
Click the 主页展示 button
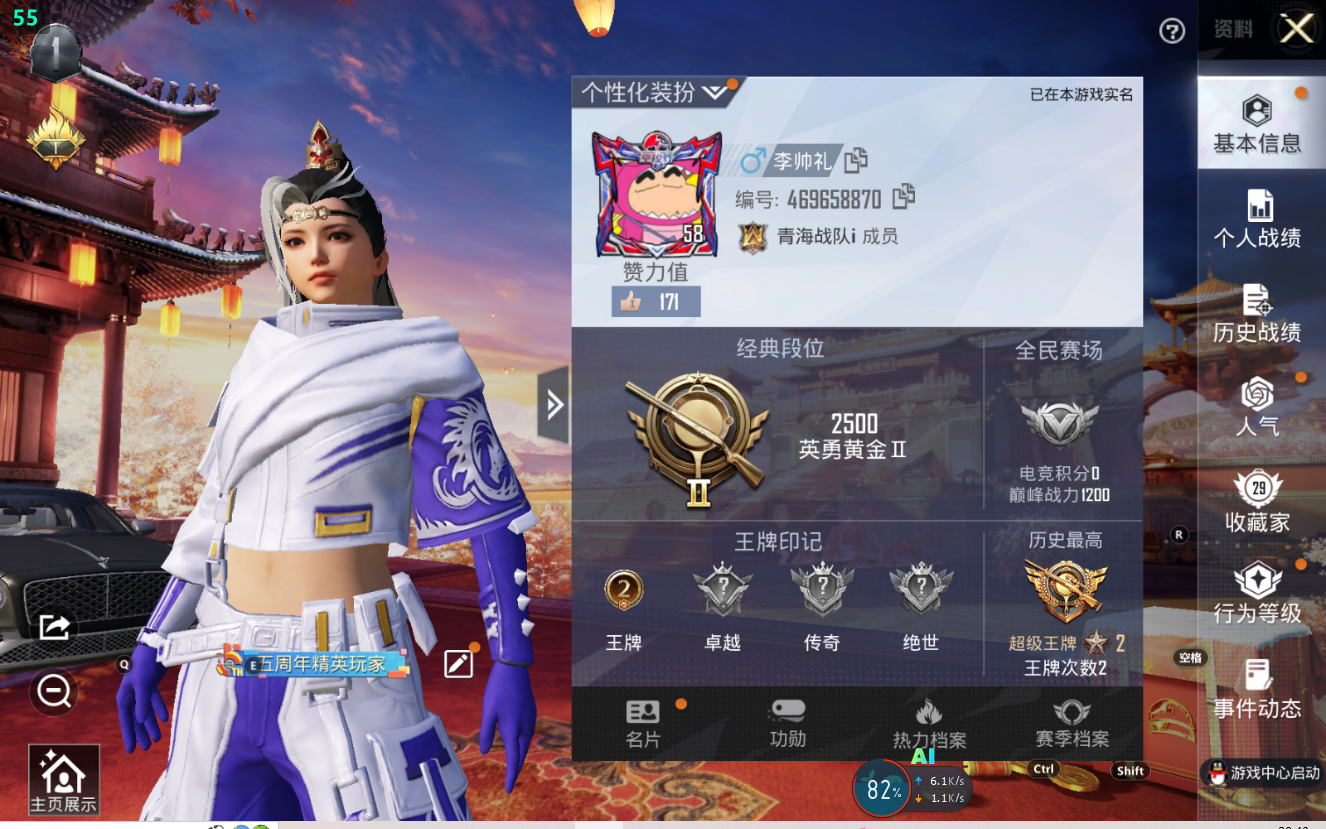(x=64, y=780)
